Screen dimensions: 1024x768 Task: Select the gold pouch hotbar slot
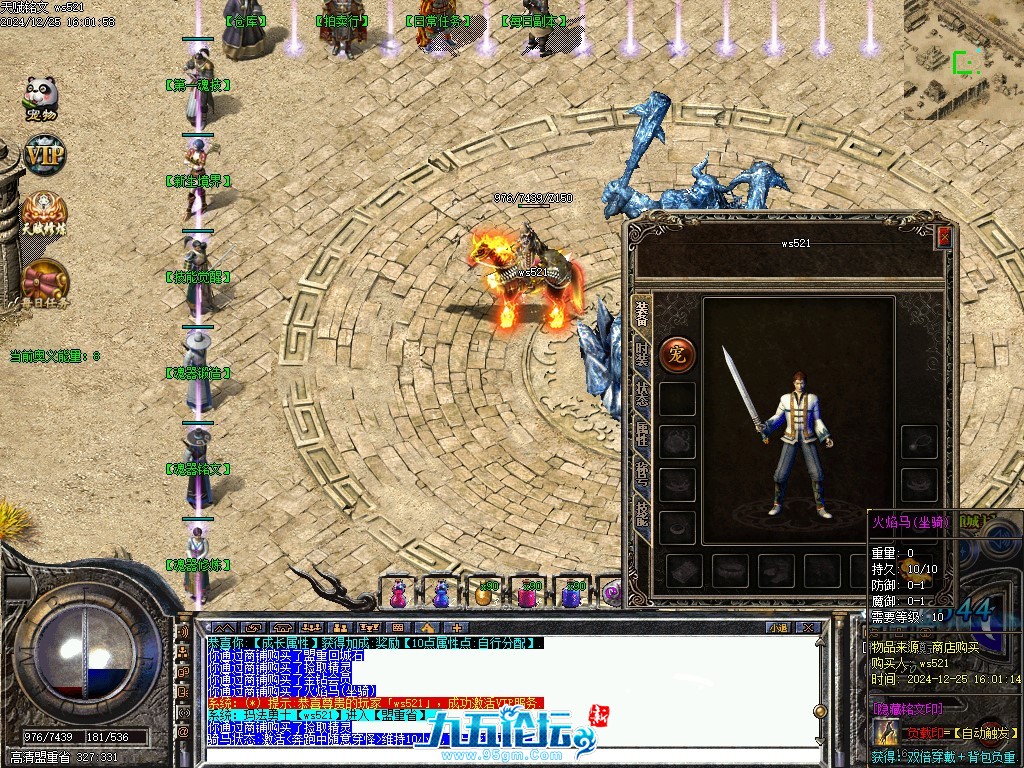pyautogui.click(x=485, y=594)
